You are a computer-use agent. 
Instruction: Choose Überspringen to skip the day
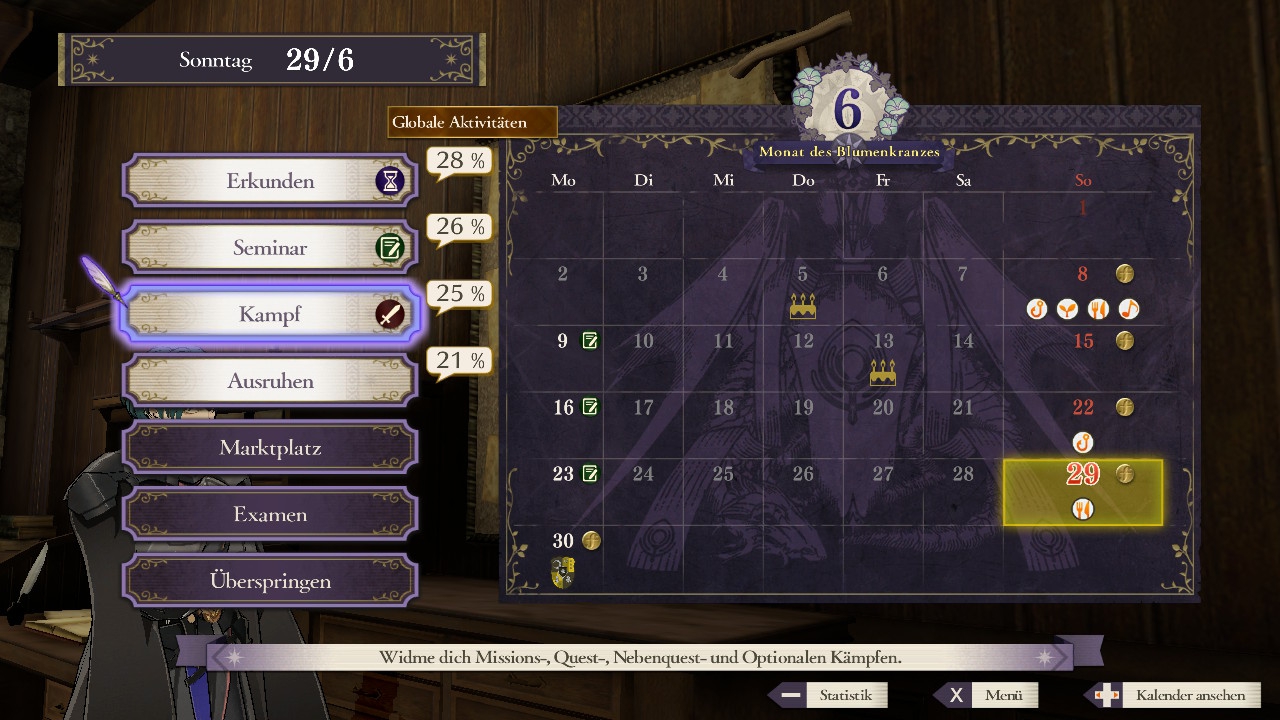(270, 581)
